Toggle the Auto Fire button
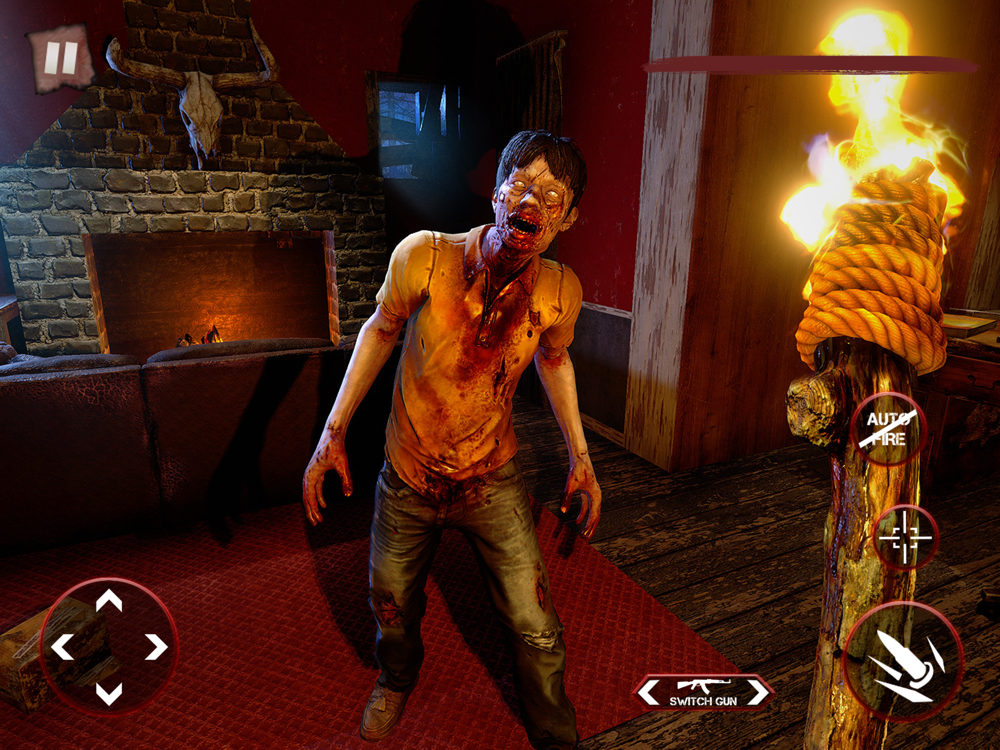 (x=888, y=428)
